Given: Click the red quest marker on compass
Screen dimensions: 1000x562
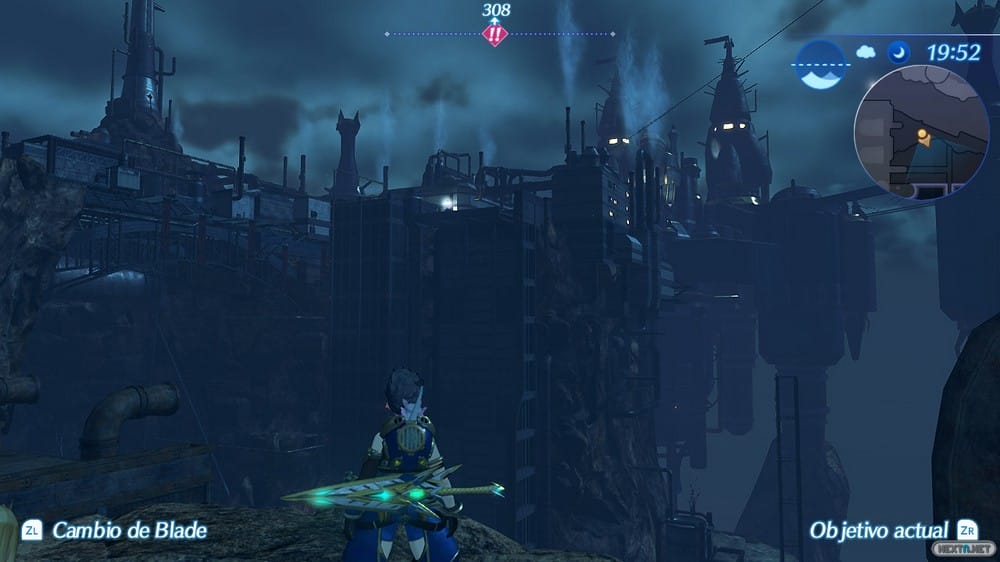Looking at the screenshot, I should coord(495,34).
